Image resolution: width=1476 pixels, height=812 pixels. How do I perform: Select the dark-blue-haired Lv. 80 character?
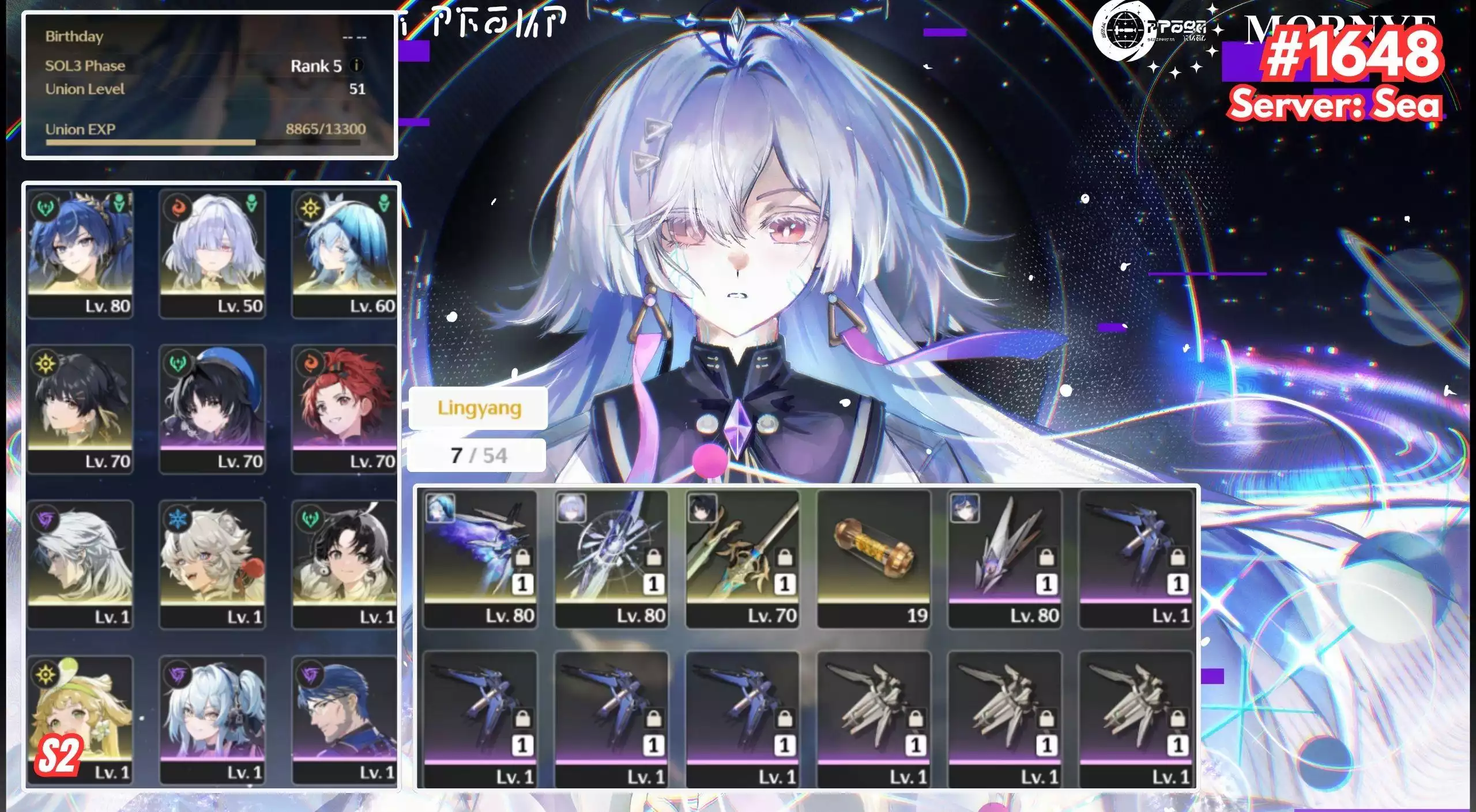[x=80, y=254]
